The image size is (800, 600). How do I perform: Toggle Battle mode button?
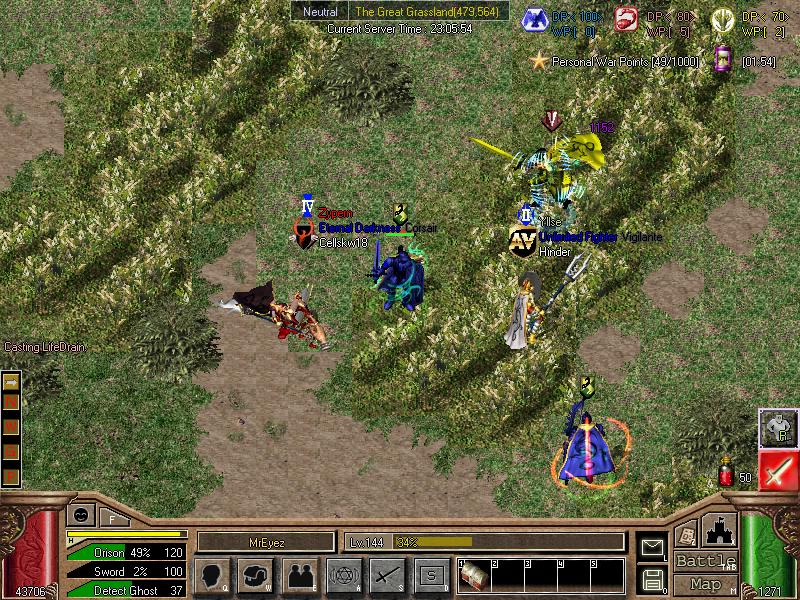coord(706,561)
